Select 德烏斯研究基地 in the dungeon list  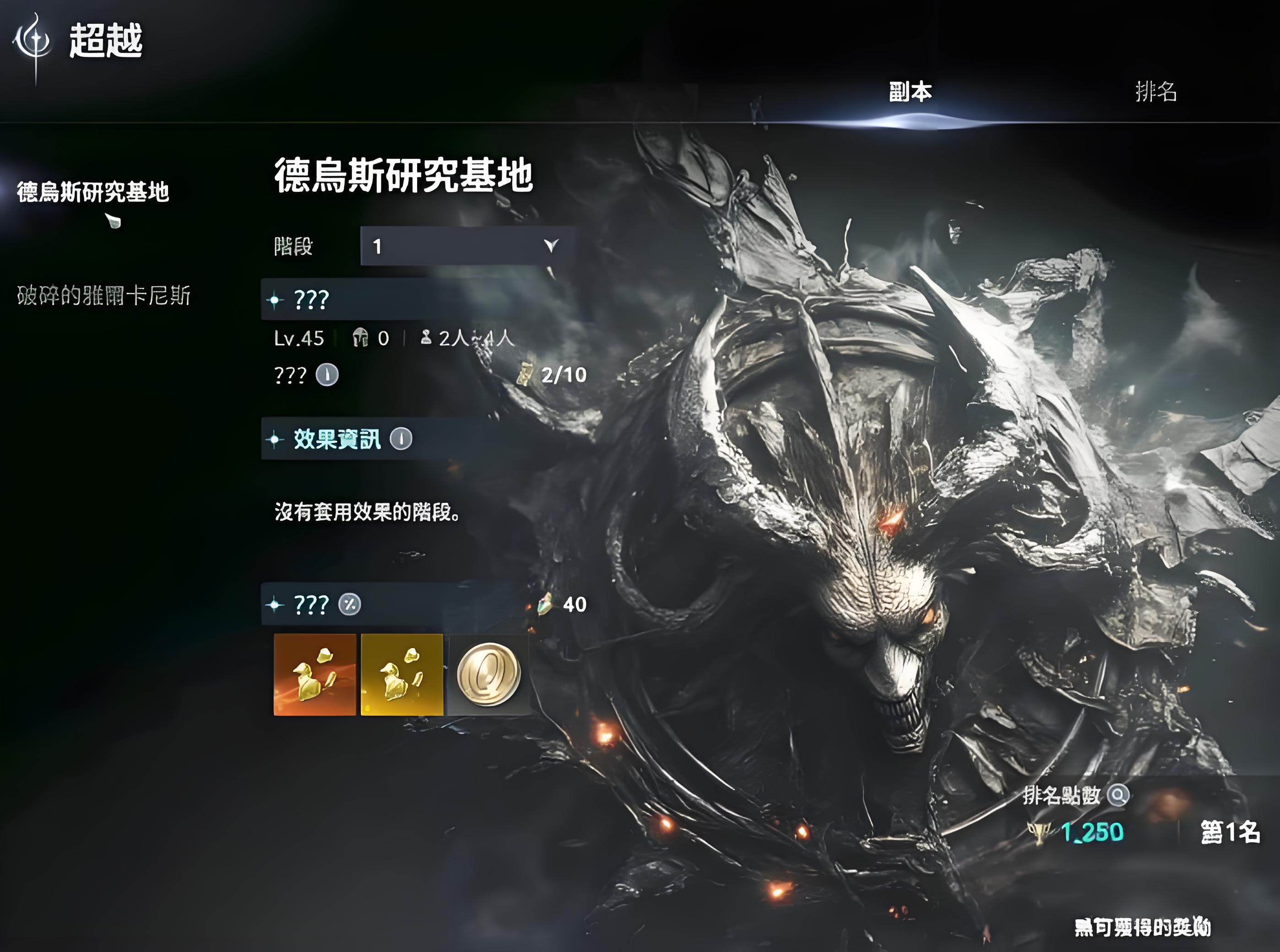tap(93, 192)
